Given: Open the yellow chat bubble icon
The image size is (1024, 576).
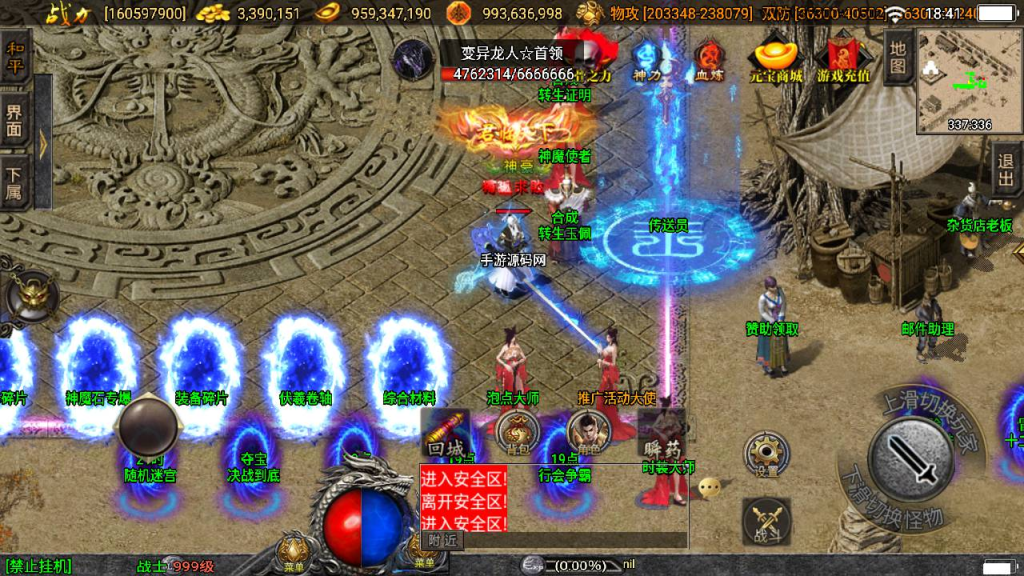Looking at the screenshot, I should coord(709,488).
